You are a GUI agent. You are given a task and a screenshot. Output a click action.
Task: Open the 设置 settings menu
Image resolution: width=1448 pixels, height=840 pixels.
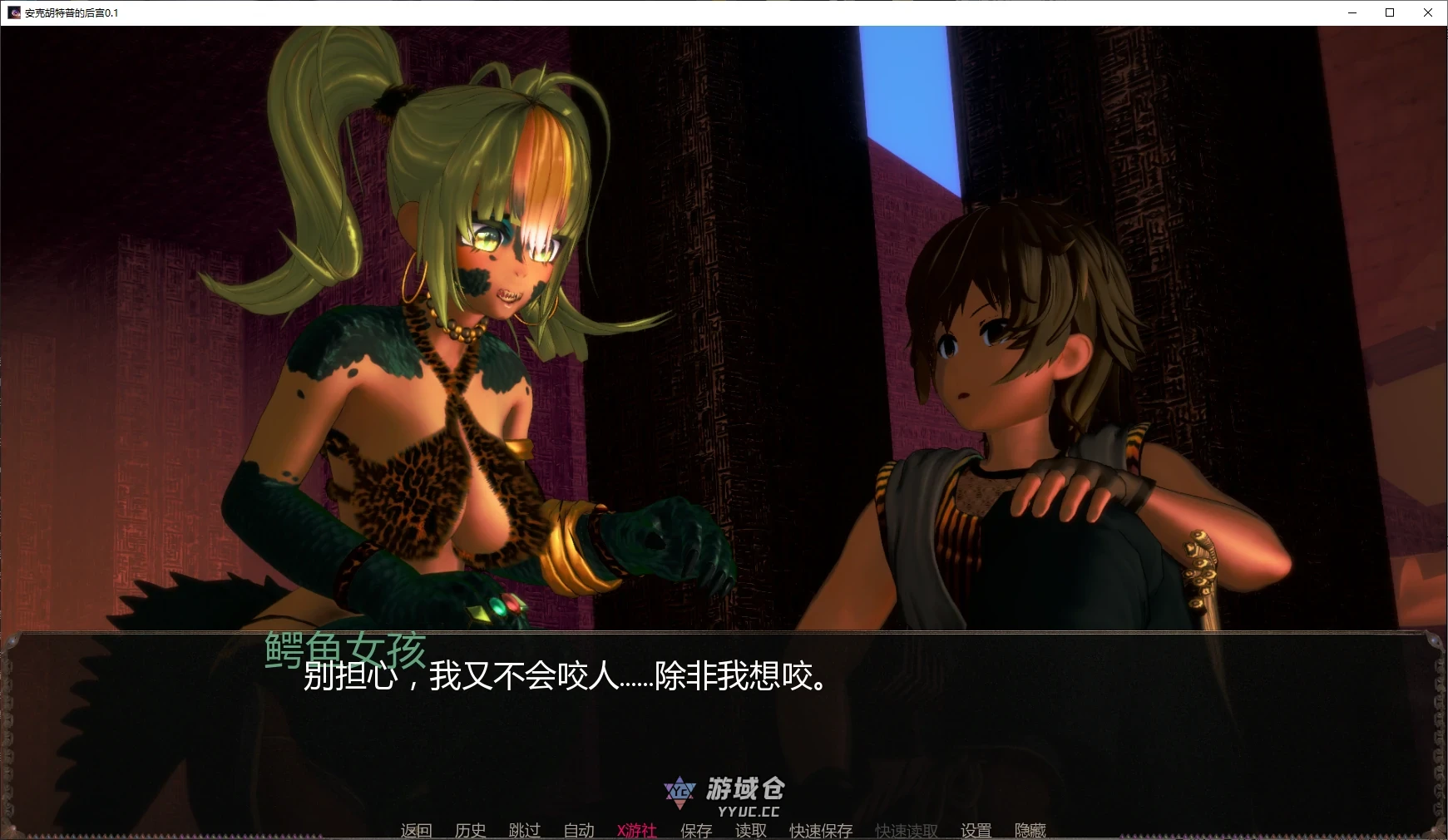(x=976, y=831)
